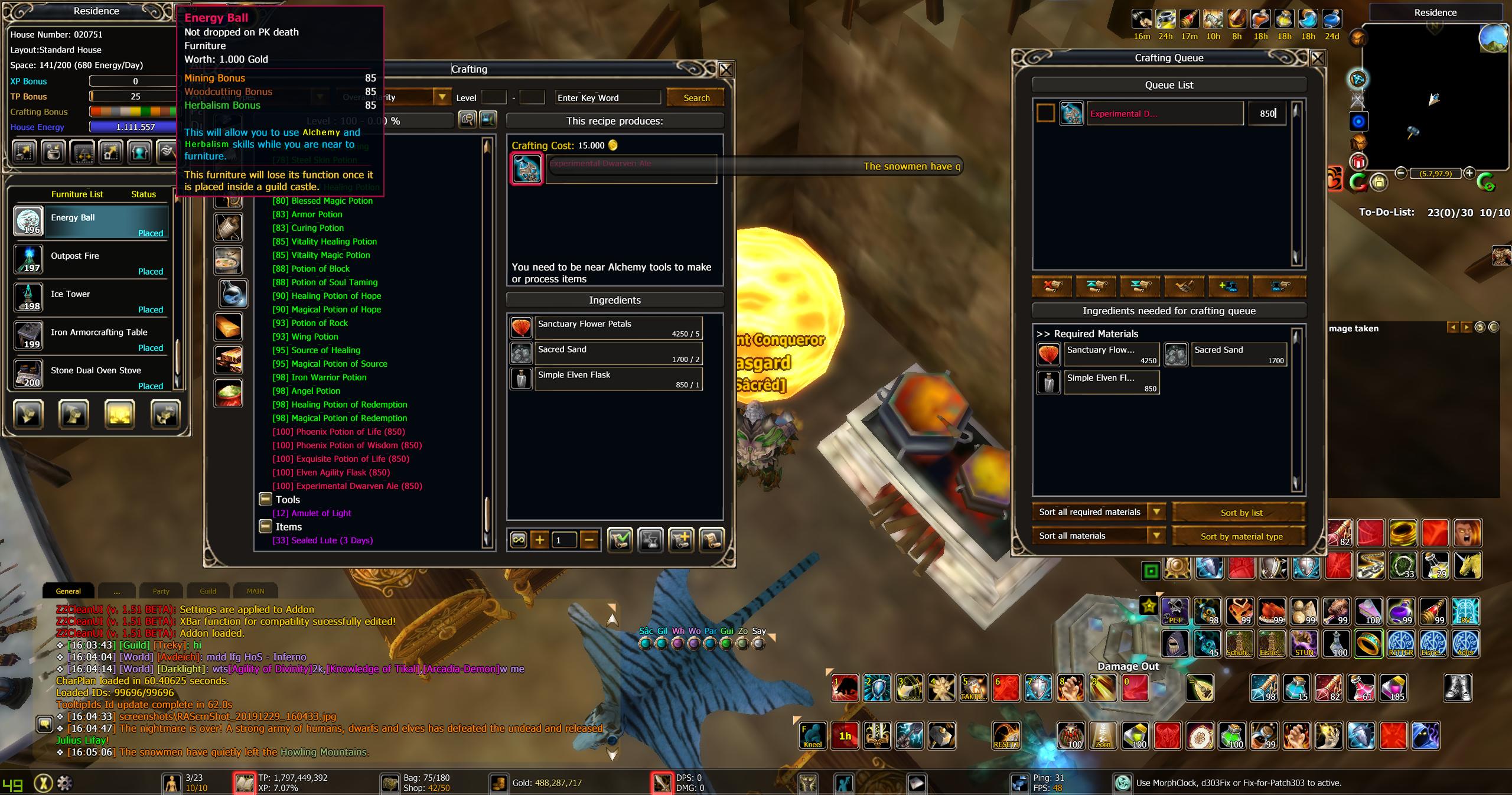The width and height of the screenshot is (1512, 795).
Task: Choose the Phoenix Potion of Life recipe
Action: 338,432
